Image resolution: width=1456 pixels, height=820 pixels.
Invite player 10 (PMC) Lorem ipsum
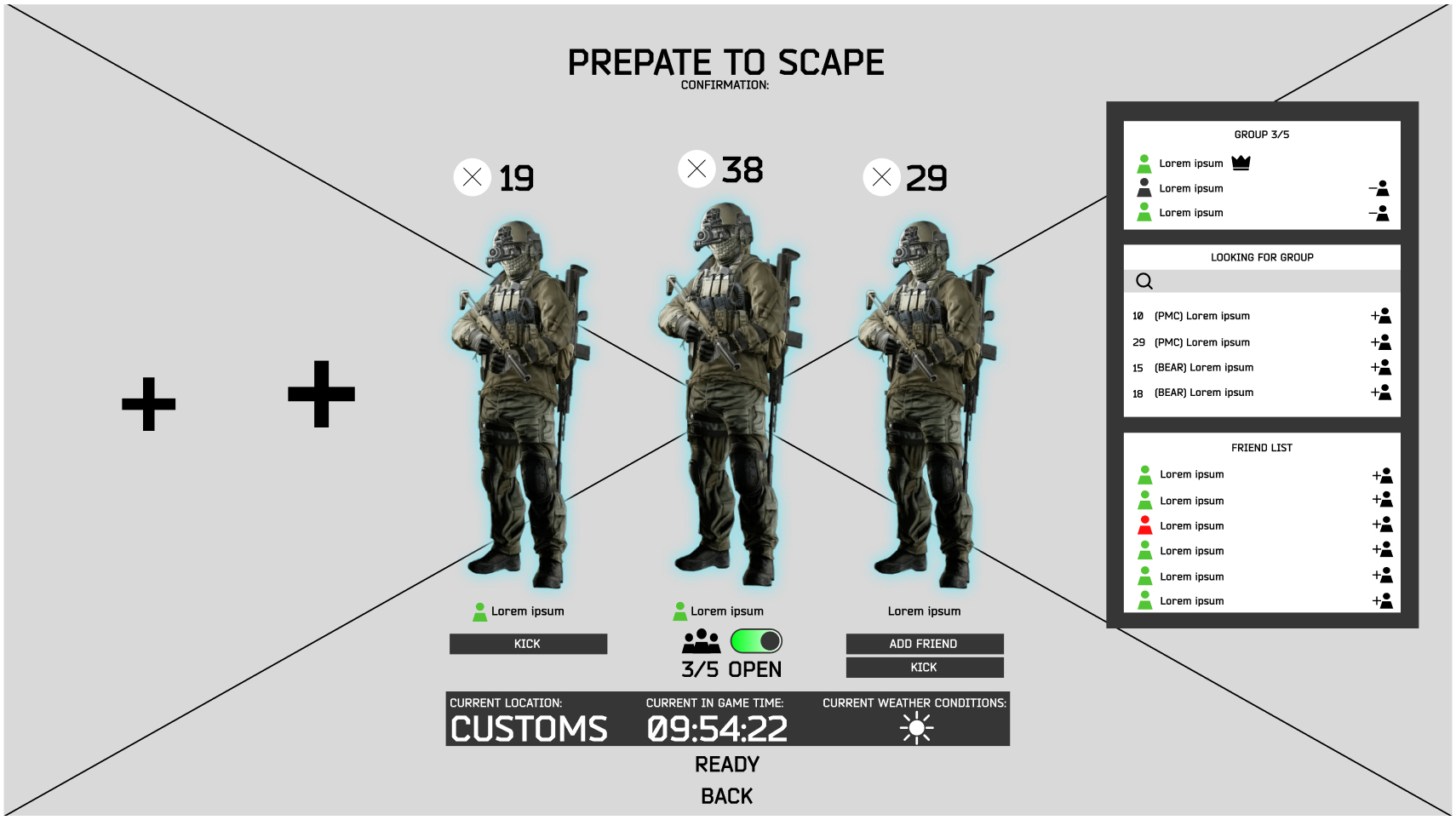[1382, 316]
